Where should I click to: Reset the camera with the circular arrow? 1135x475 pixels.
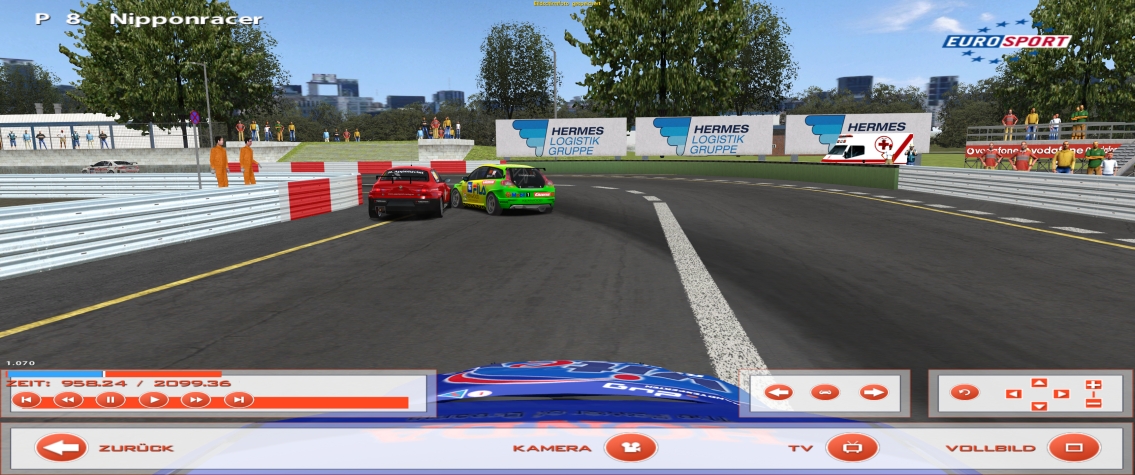click(x=964, y=392)
